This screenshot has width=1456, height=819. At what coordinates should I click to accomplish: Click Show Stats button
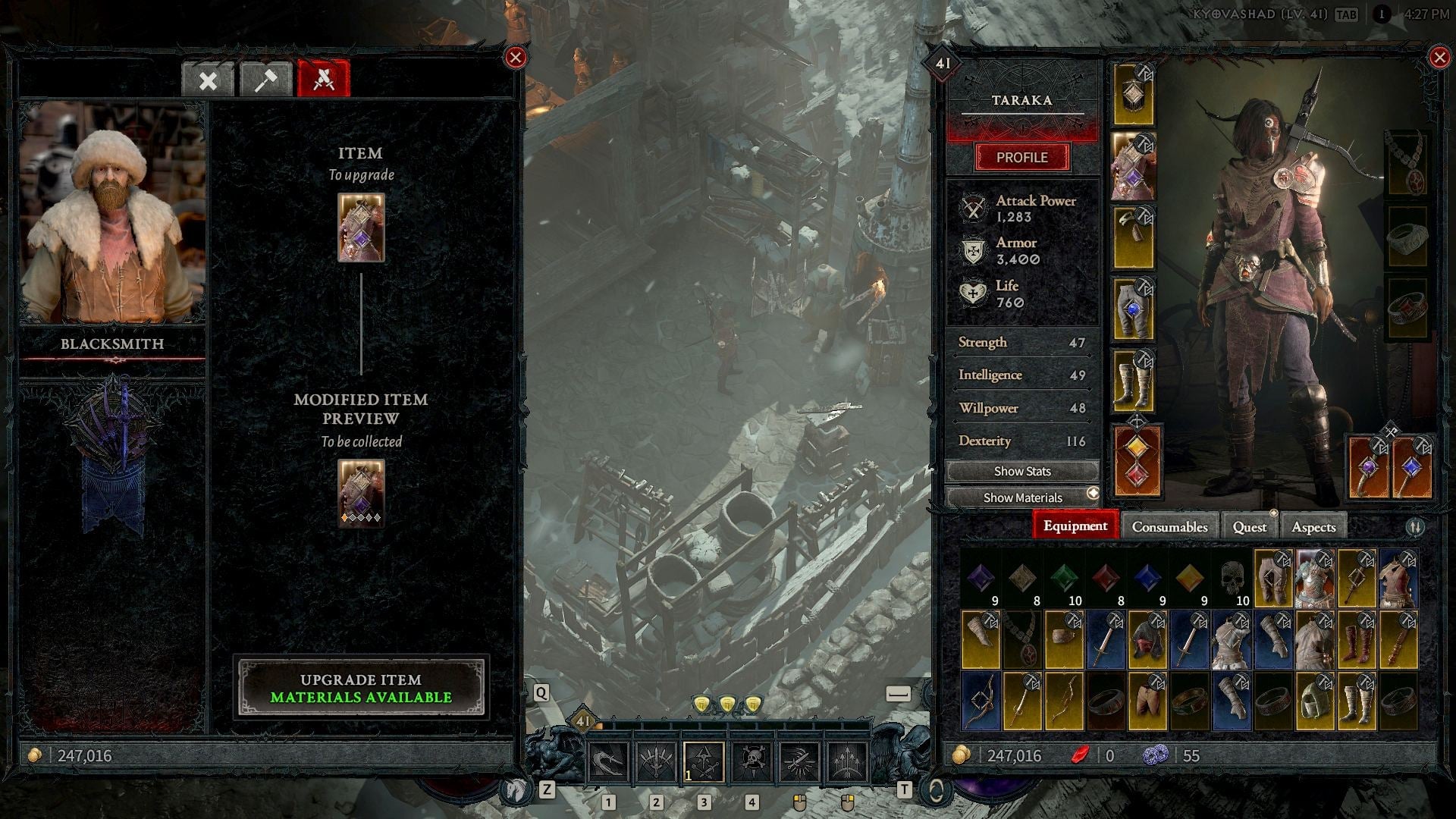(1021, 472)
